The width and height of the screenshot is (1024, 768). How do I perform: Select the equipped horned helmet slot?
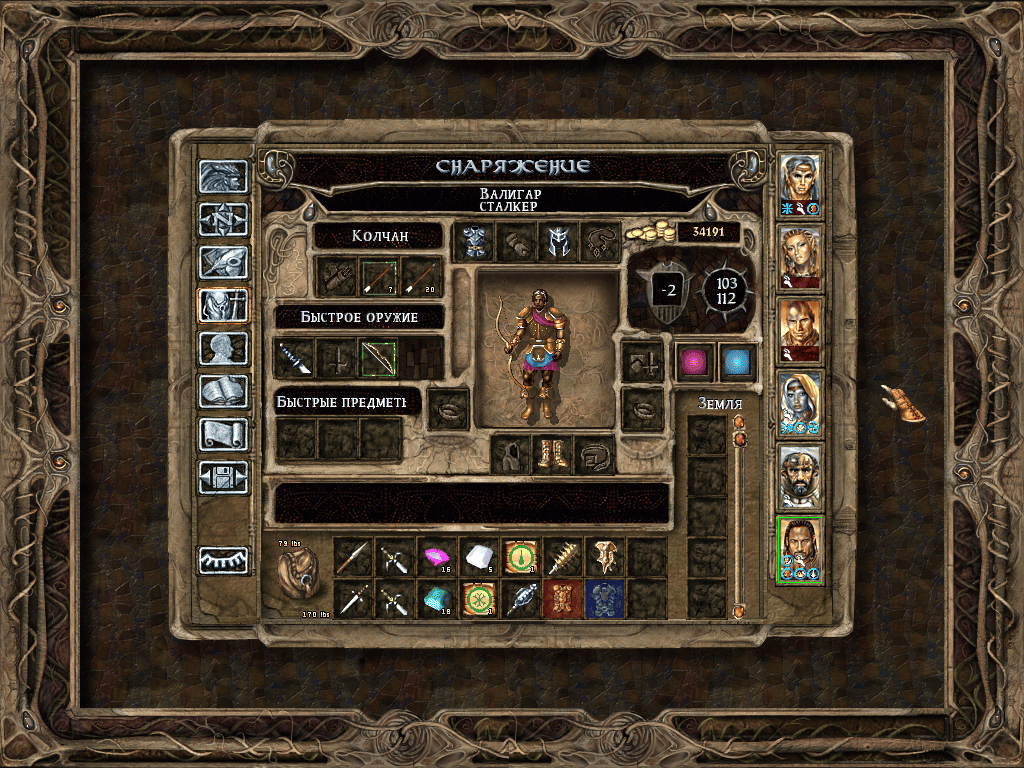pos(558,242)
